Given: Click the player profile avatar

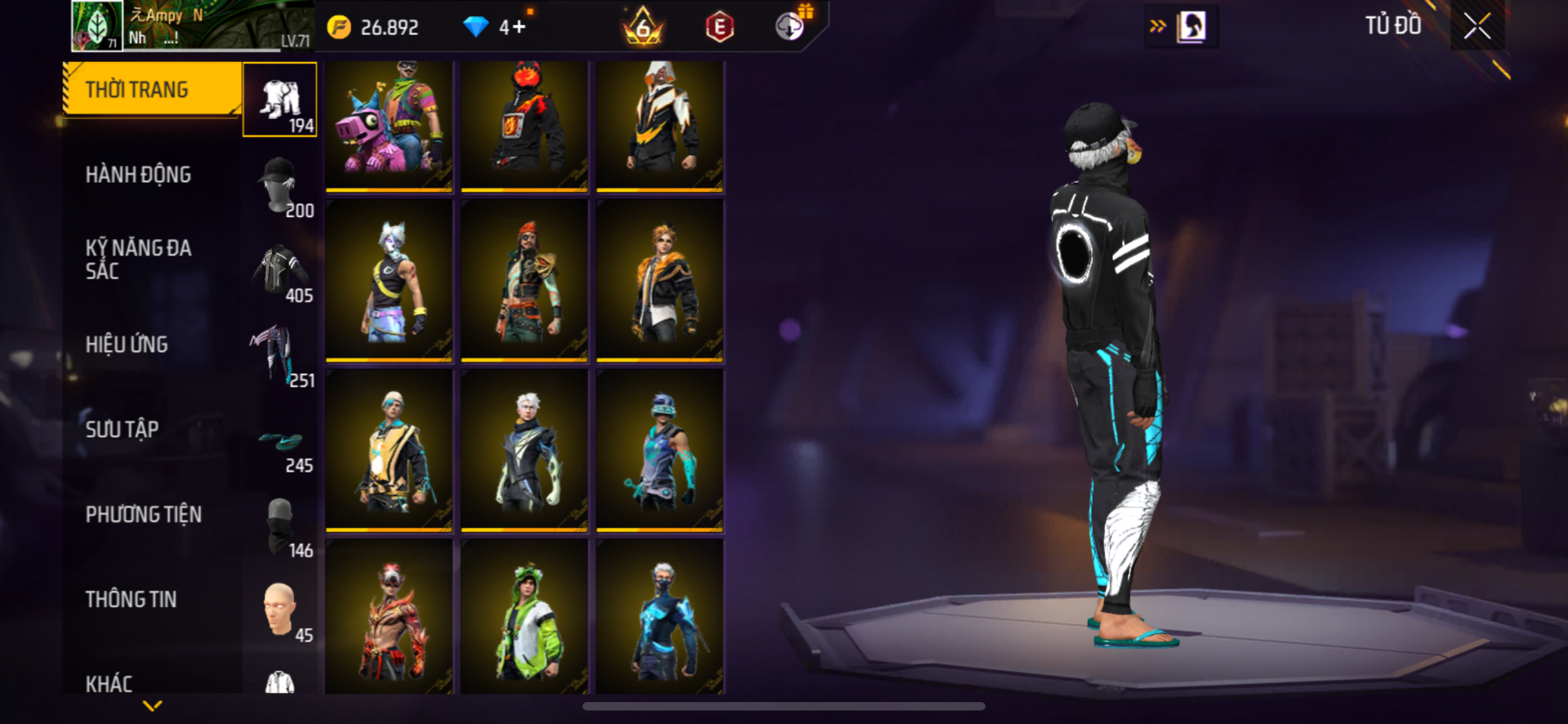Looking at the screenshot, I should 97,25.
